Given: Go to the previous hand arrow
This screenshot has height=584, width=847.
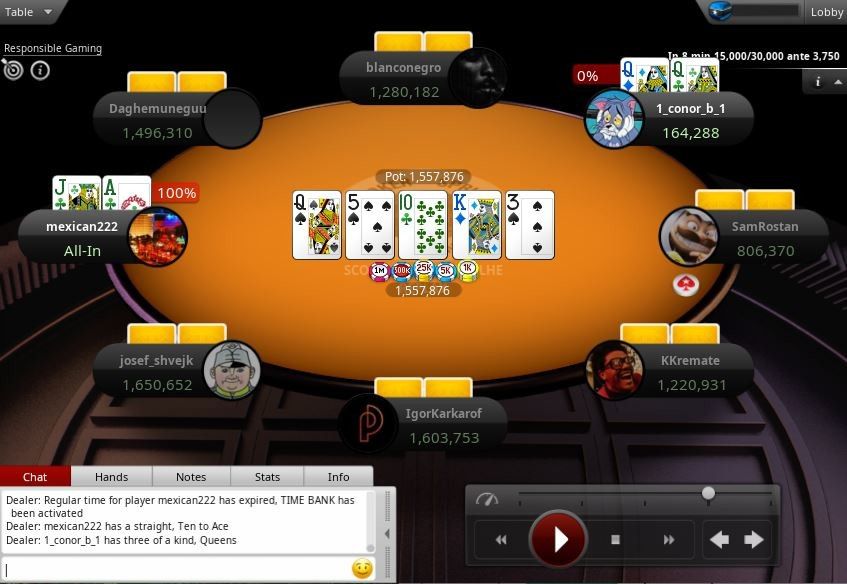Looking at the screenshot, I should 718,540.
